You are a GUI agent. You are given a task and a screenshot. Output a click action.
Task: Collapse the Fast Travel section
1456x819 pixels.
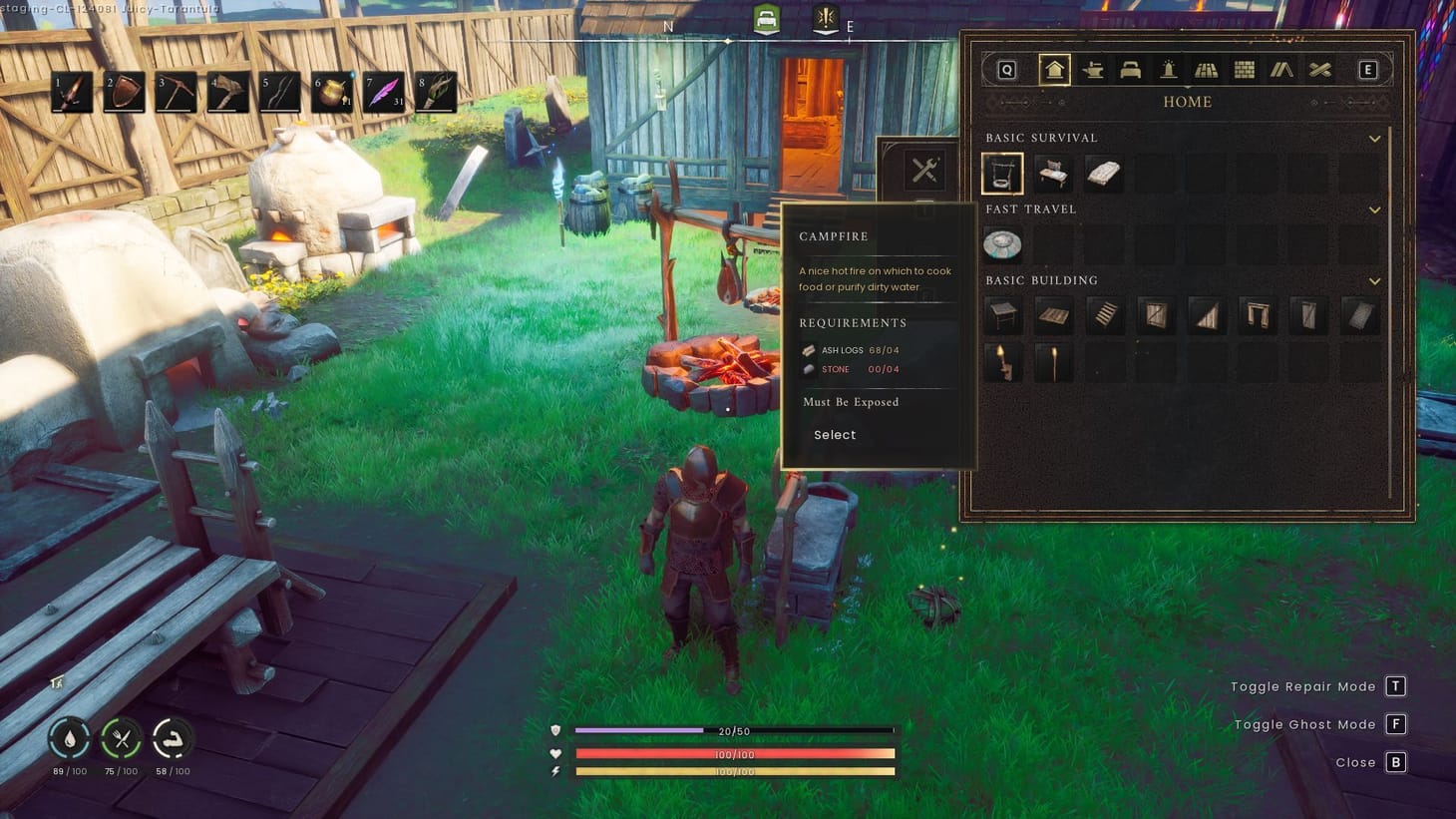pos(1375,209)
